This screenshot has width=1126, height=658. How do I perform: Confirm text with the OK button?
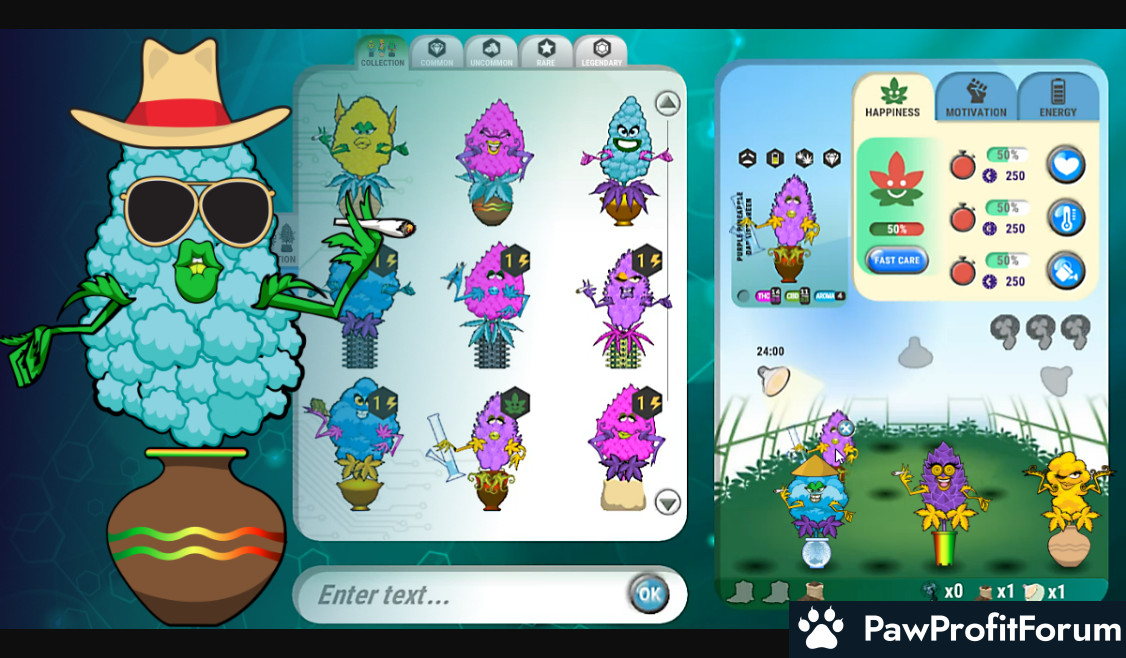click(x=648, y=595)
